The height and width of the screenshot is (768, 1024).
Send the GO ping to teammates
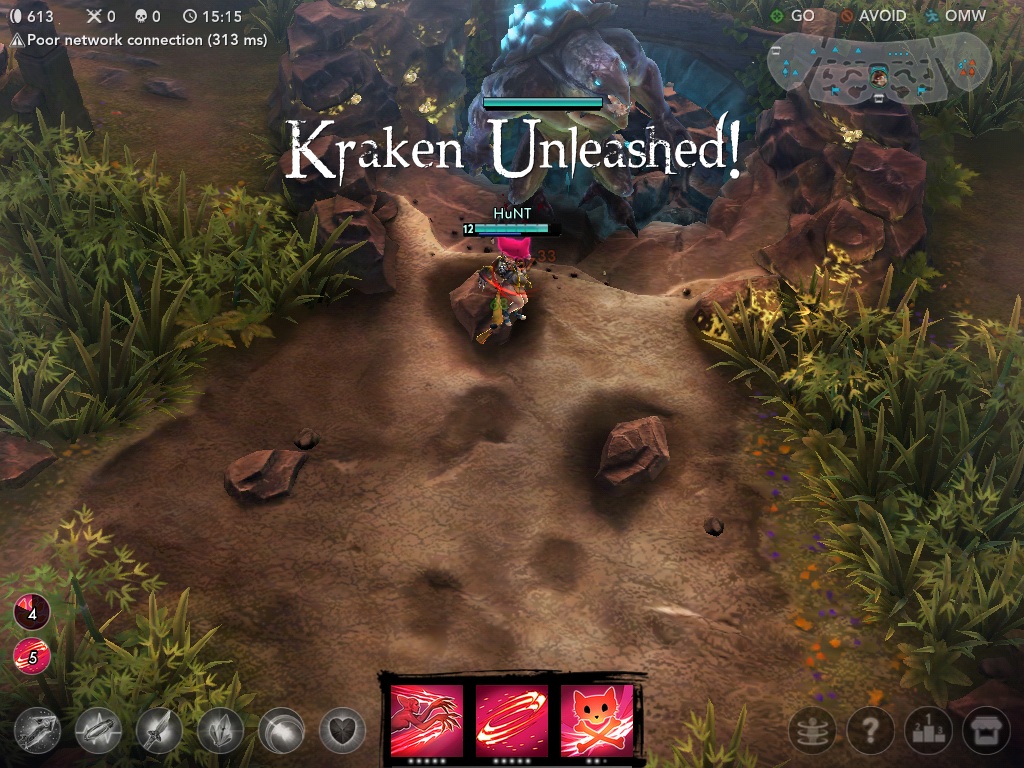[793, 16]
